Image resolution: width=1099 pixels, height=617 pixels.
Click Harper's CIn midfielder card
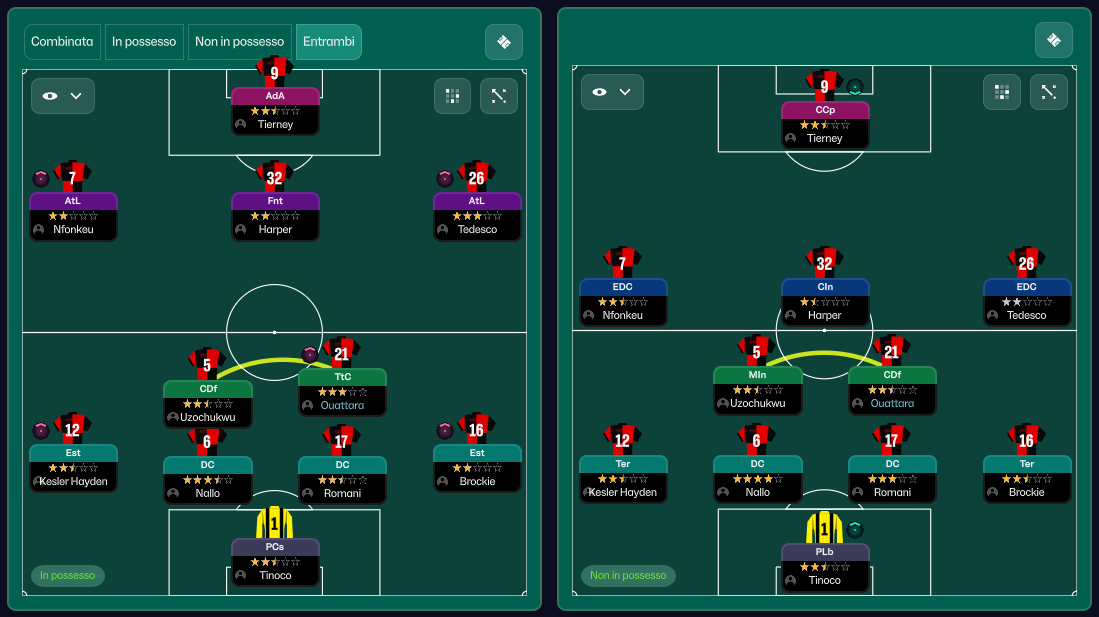(825, 302)
